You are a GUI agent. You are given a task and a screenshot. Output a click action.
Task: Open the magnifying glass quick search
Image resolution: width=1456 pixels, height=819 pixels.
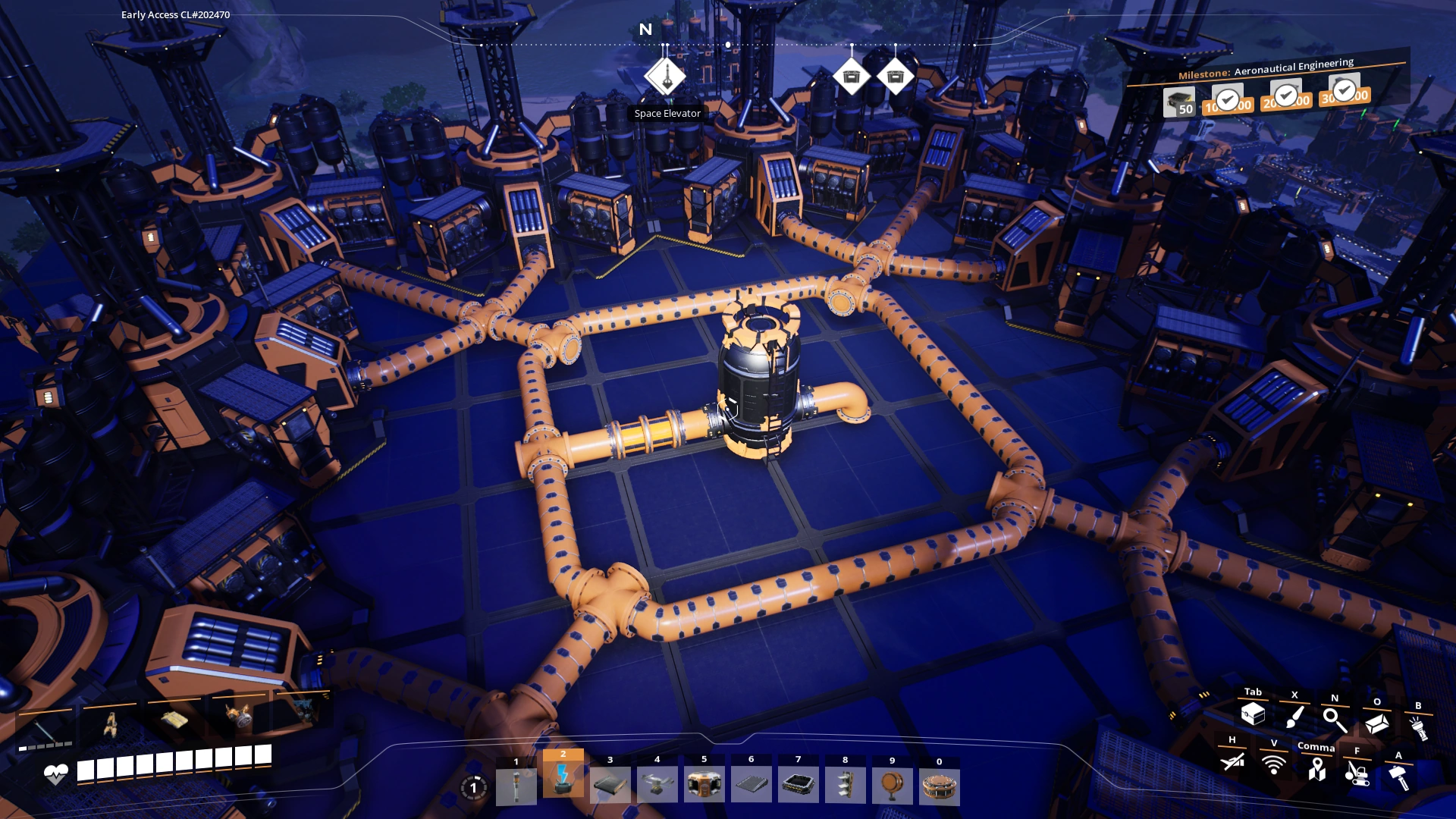point(1335,719)
